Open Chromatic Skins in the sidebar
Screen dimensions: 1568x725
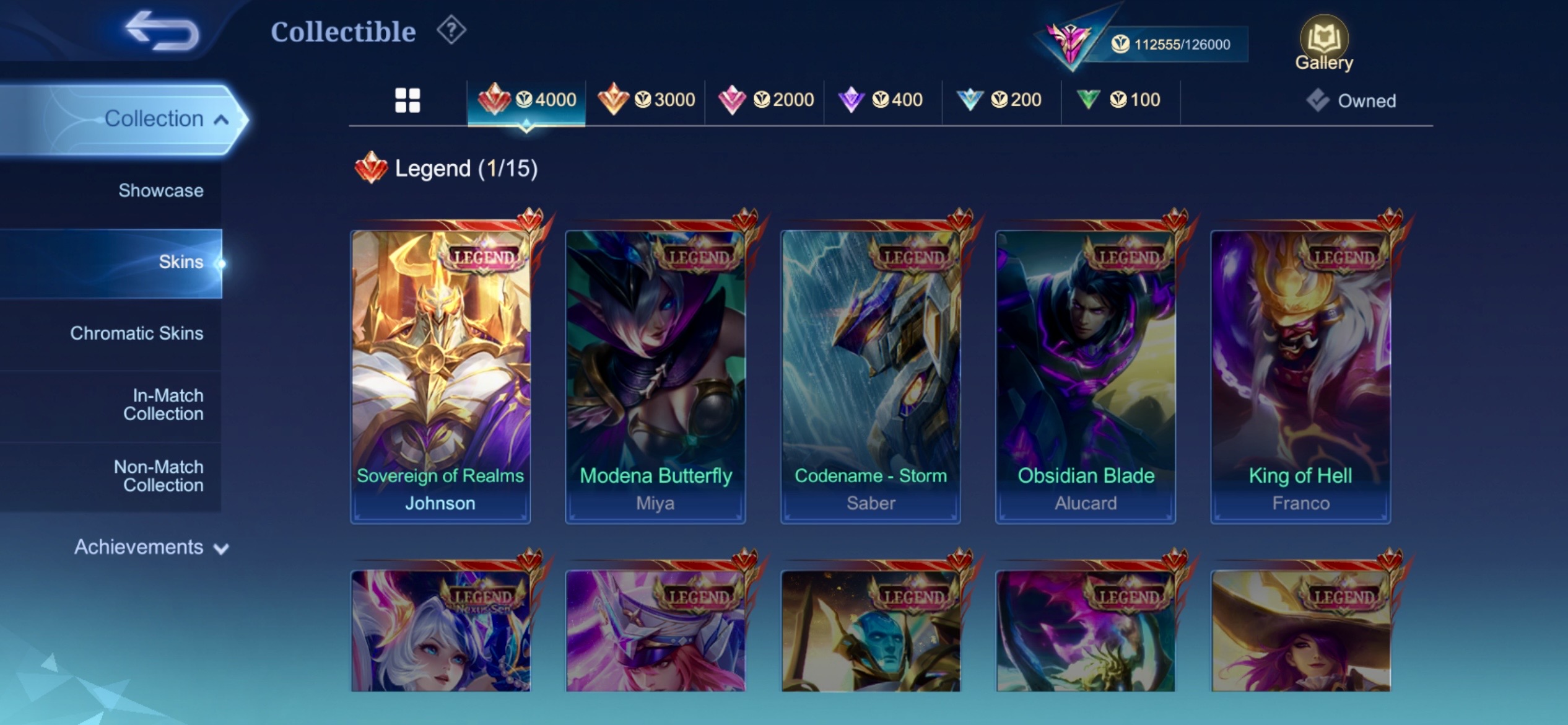[x=136, y=333]
